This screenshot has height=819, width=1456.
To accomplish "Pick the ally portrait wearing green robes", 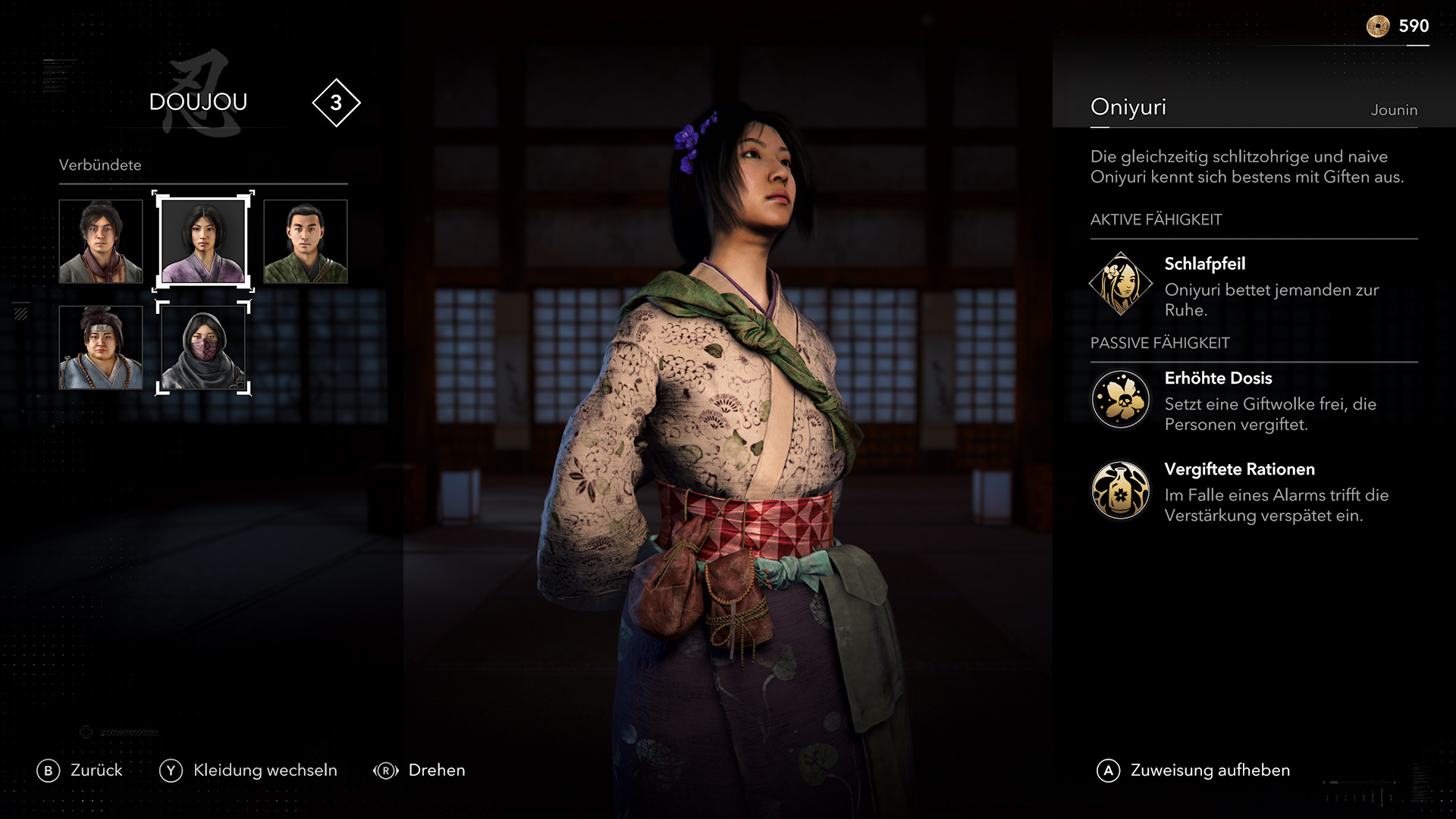I will (x=306, y=241).
